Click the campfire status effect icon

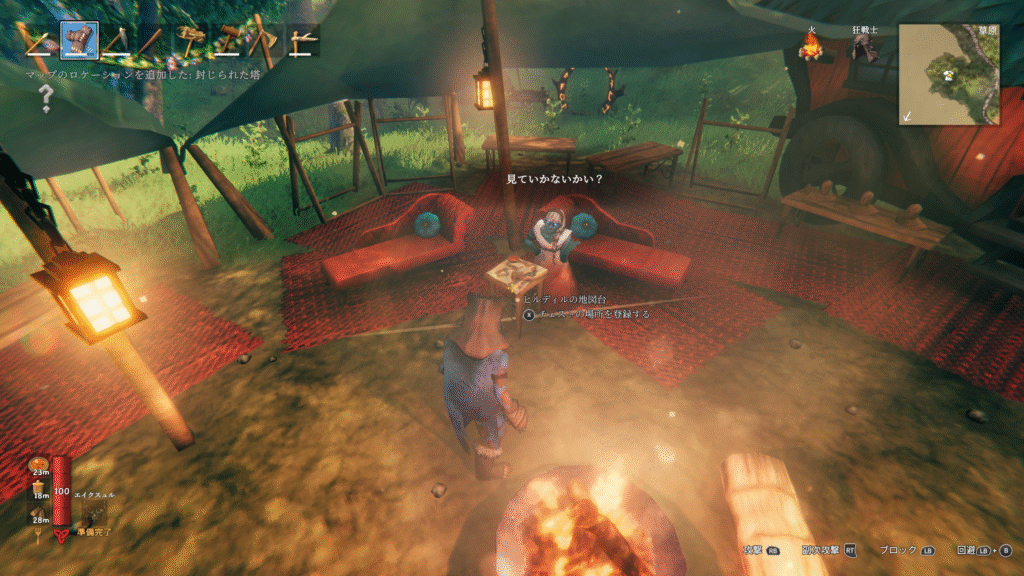click(810, 45)
